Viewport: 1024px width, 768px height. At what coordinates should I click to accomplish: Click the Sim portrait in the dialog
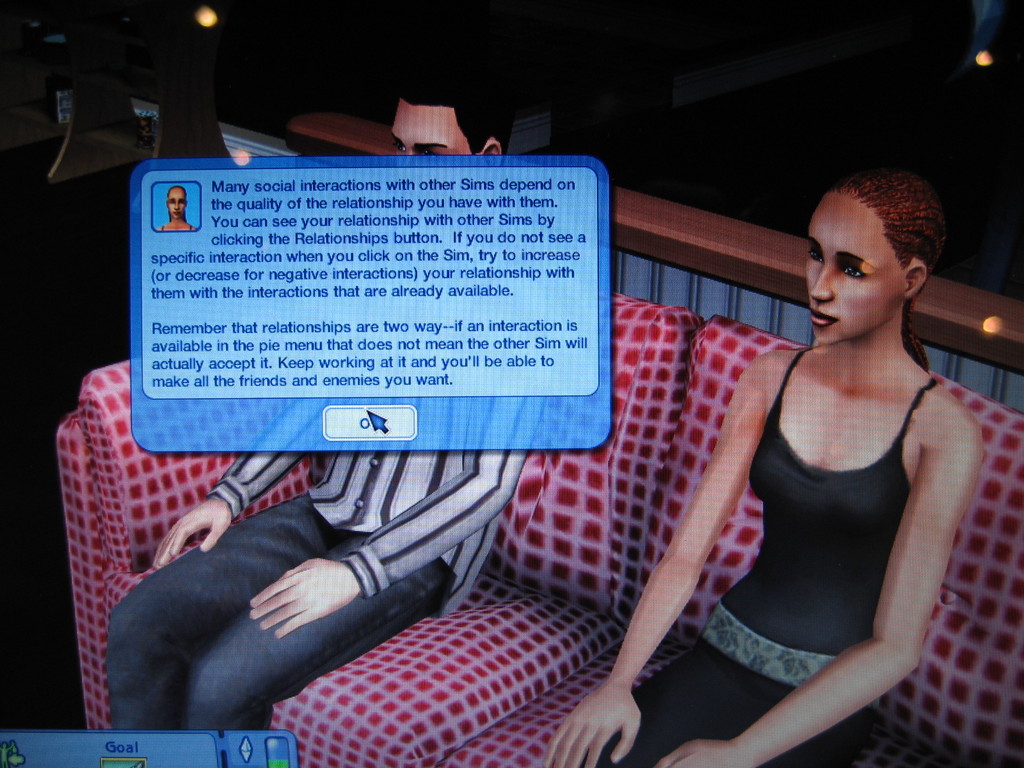(176, 206)
